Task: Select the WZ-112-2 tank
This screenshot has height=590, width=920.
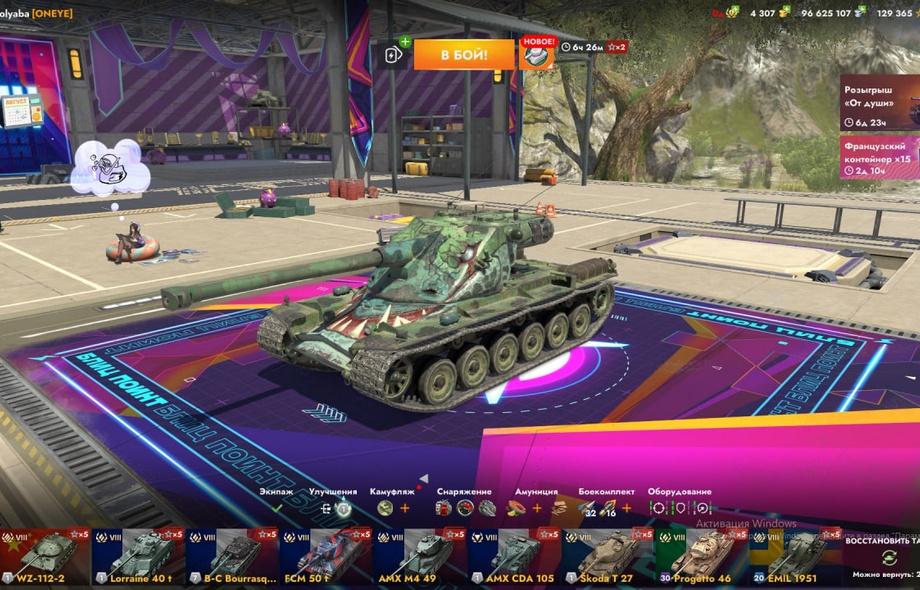Action: (x=45, y=557)
